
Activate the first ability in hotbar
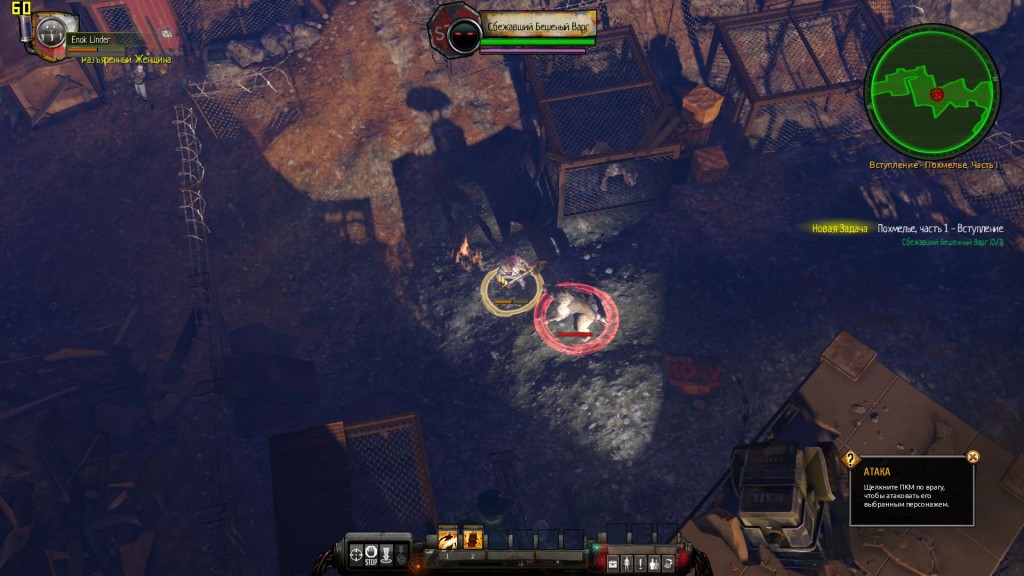448,539
